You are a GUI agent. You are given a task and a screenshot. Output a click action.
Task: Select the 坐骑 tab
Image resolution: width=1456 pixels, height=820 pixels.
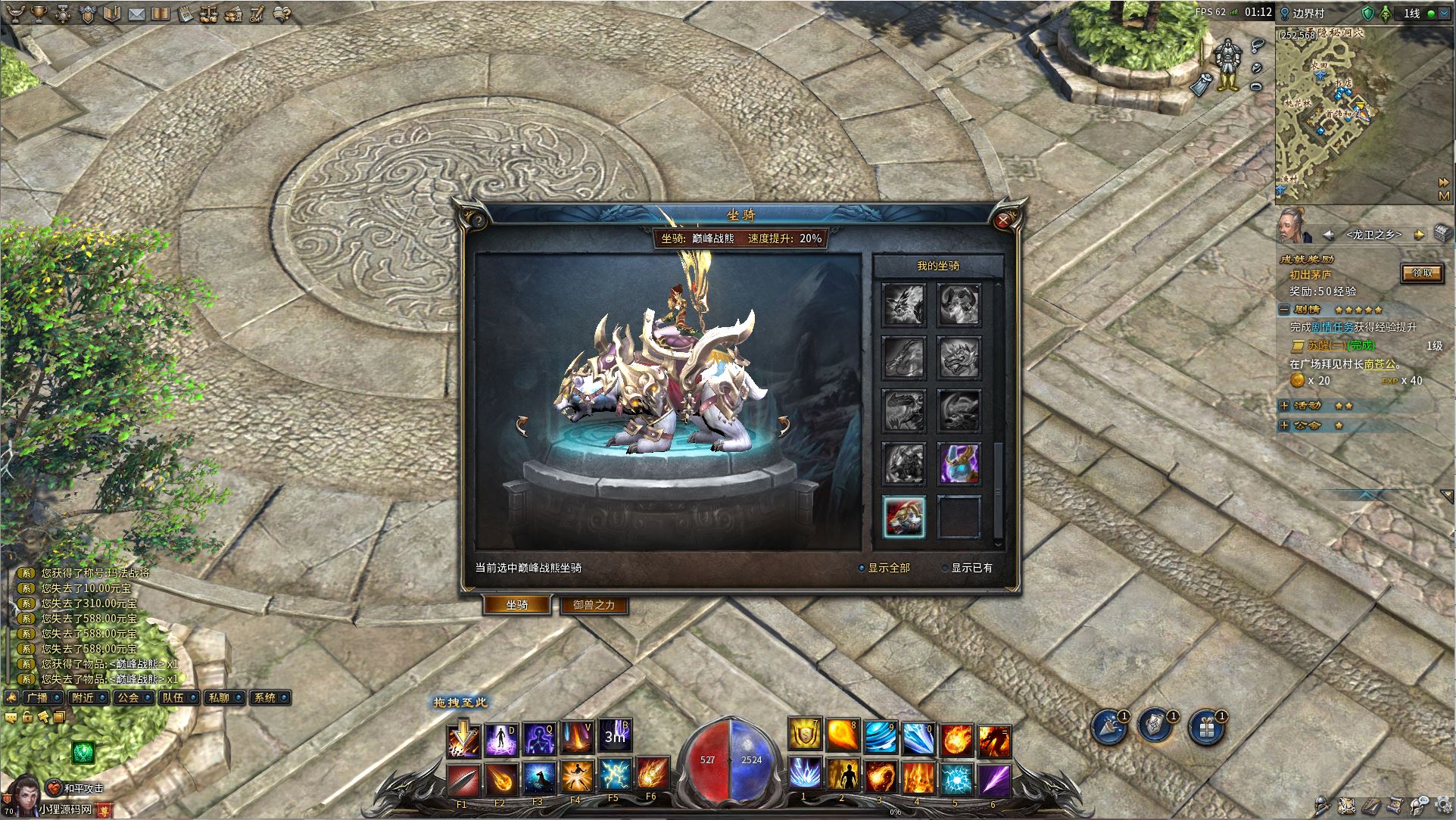click(517, 605)
